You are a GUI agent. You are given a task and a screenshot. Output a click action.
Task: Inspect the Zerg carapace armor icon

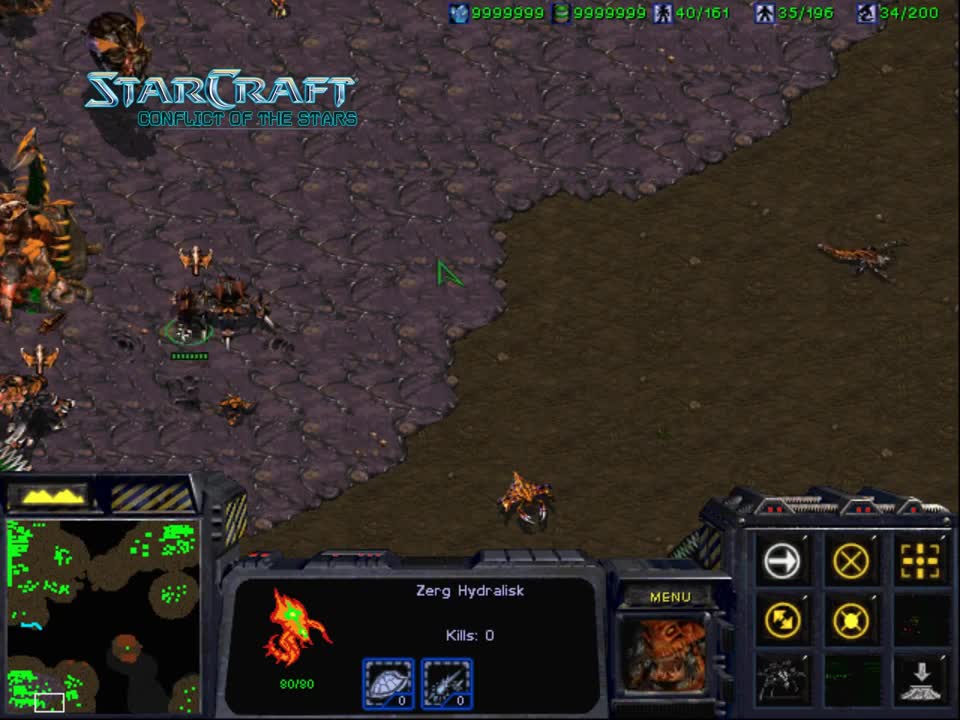388,683
